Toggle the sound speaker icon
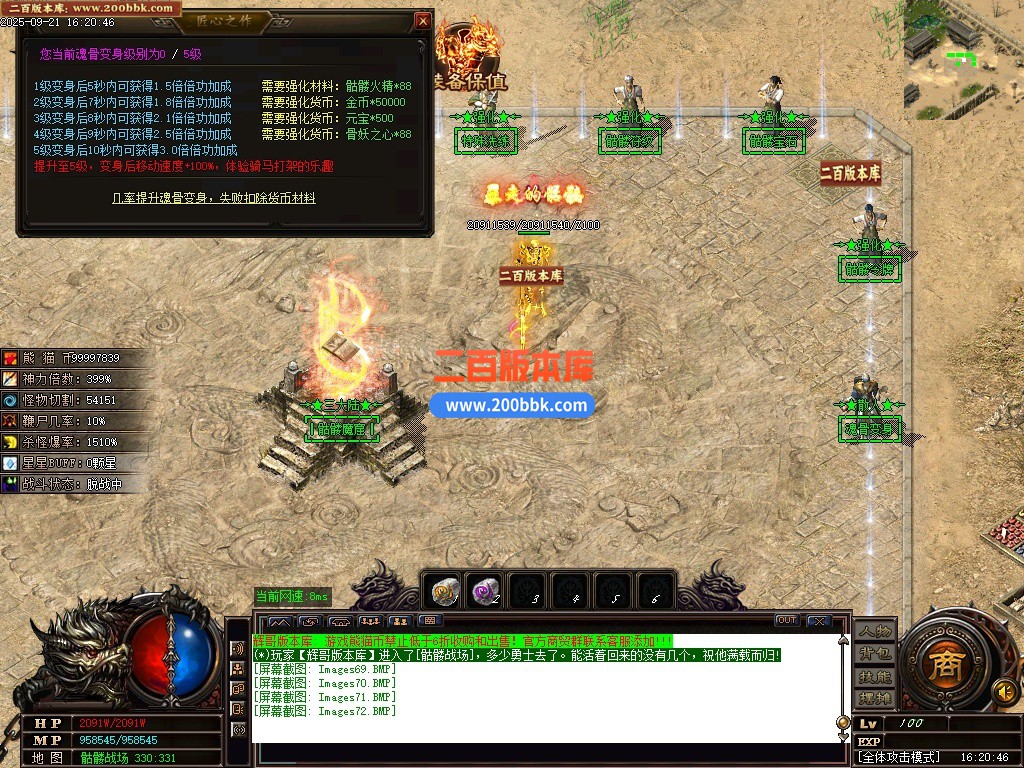Viewport: 1024px width, 768px height. [x=1003, y=690]
